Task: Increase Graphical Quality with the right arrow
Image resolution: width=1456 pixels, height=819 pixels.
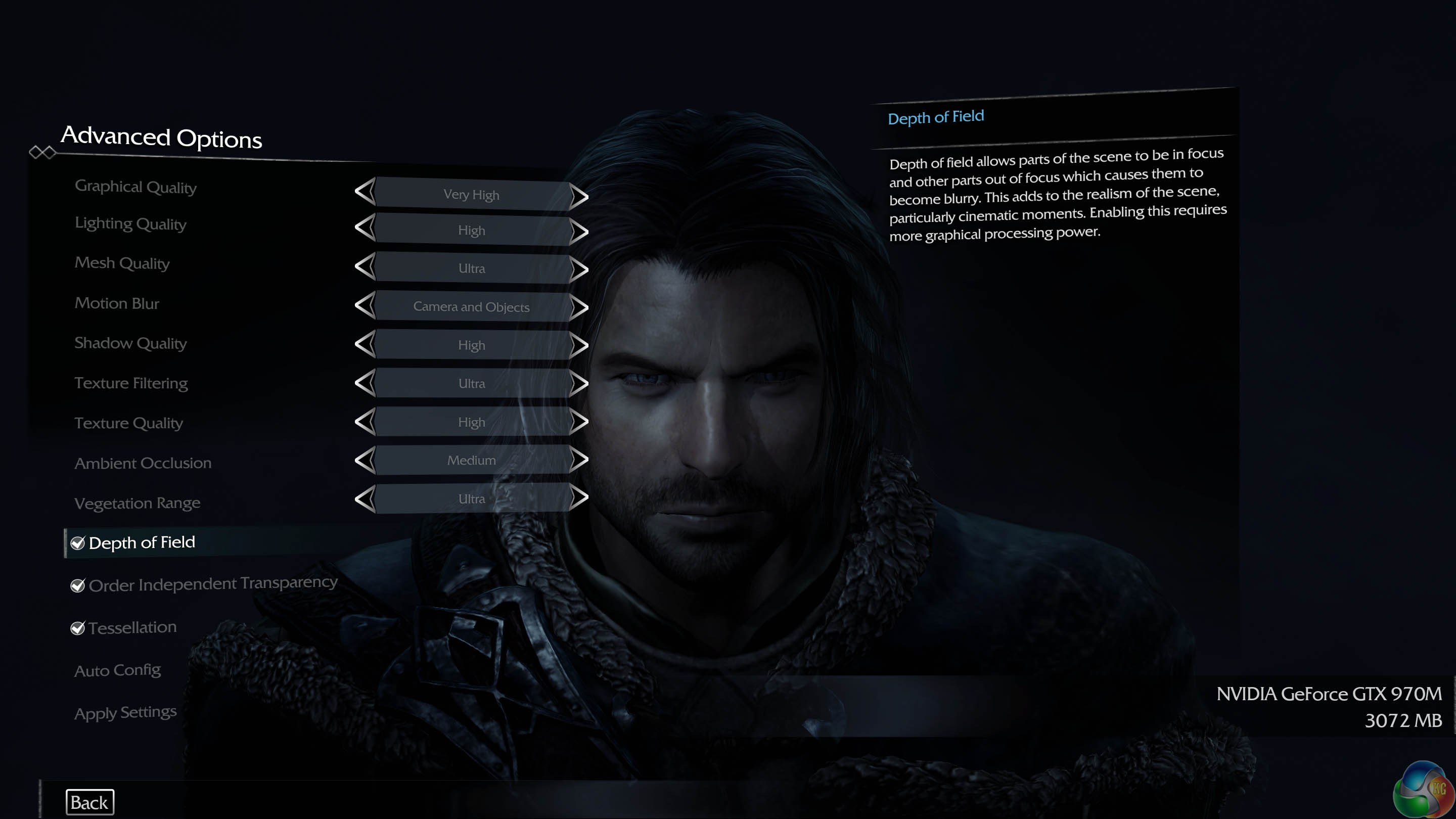Action: 579,196
